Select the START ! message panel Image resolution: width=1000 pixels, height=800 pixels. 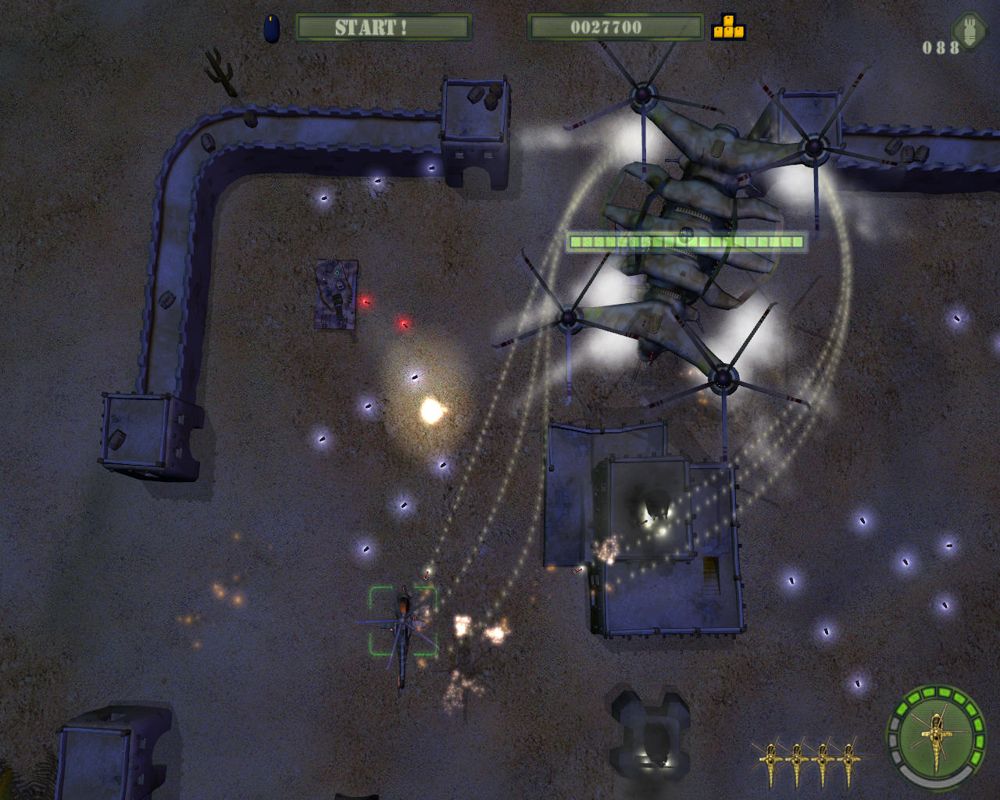[383, 27]
